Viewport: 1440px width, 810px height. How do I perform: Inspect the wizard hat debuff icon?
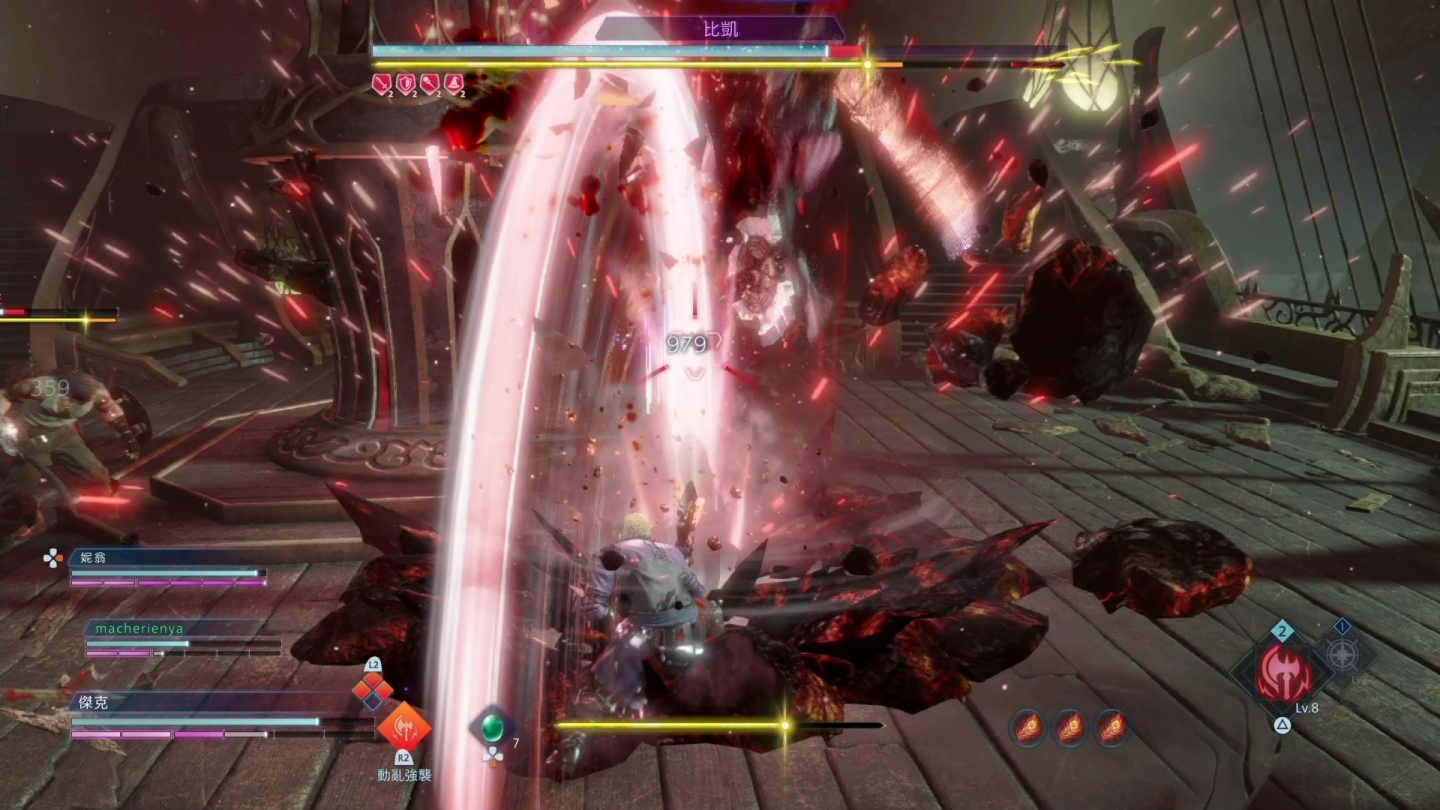click(x=454, y=85)
